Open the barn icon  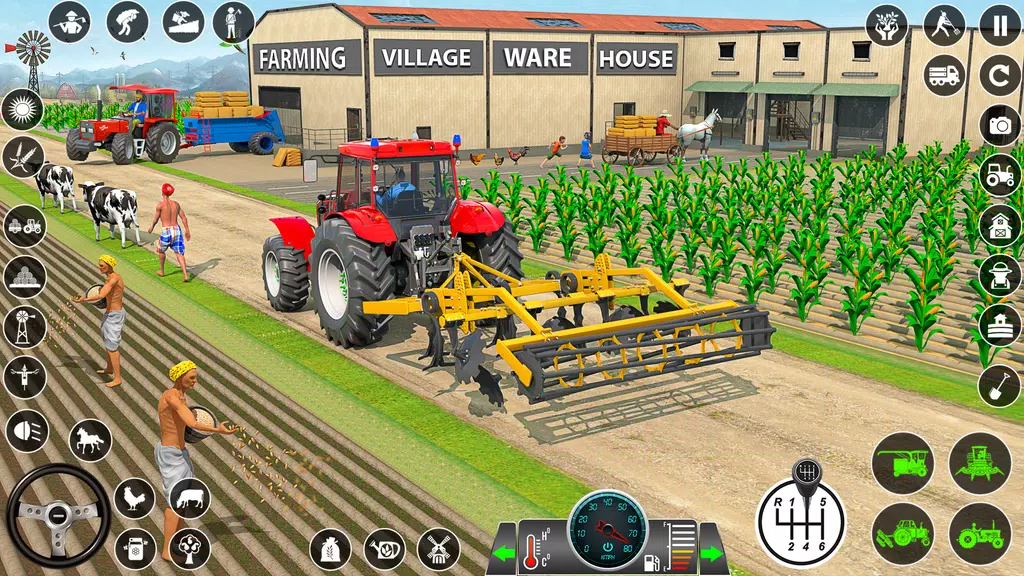[999, 224]
